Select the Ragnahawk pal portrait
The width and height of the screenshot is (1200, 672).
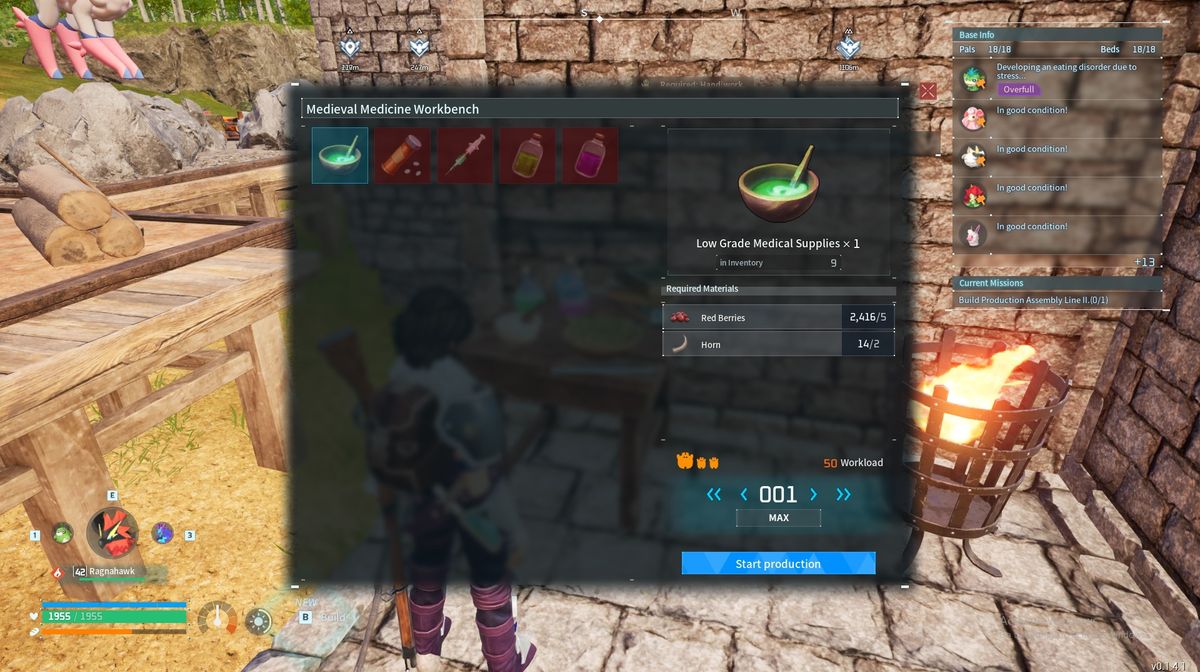[111, 533]
